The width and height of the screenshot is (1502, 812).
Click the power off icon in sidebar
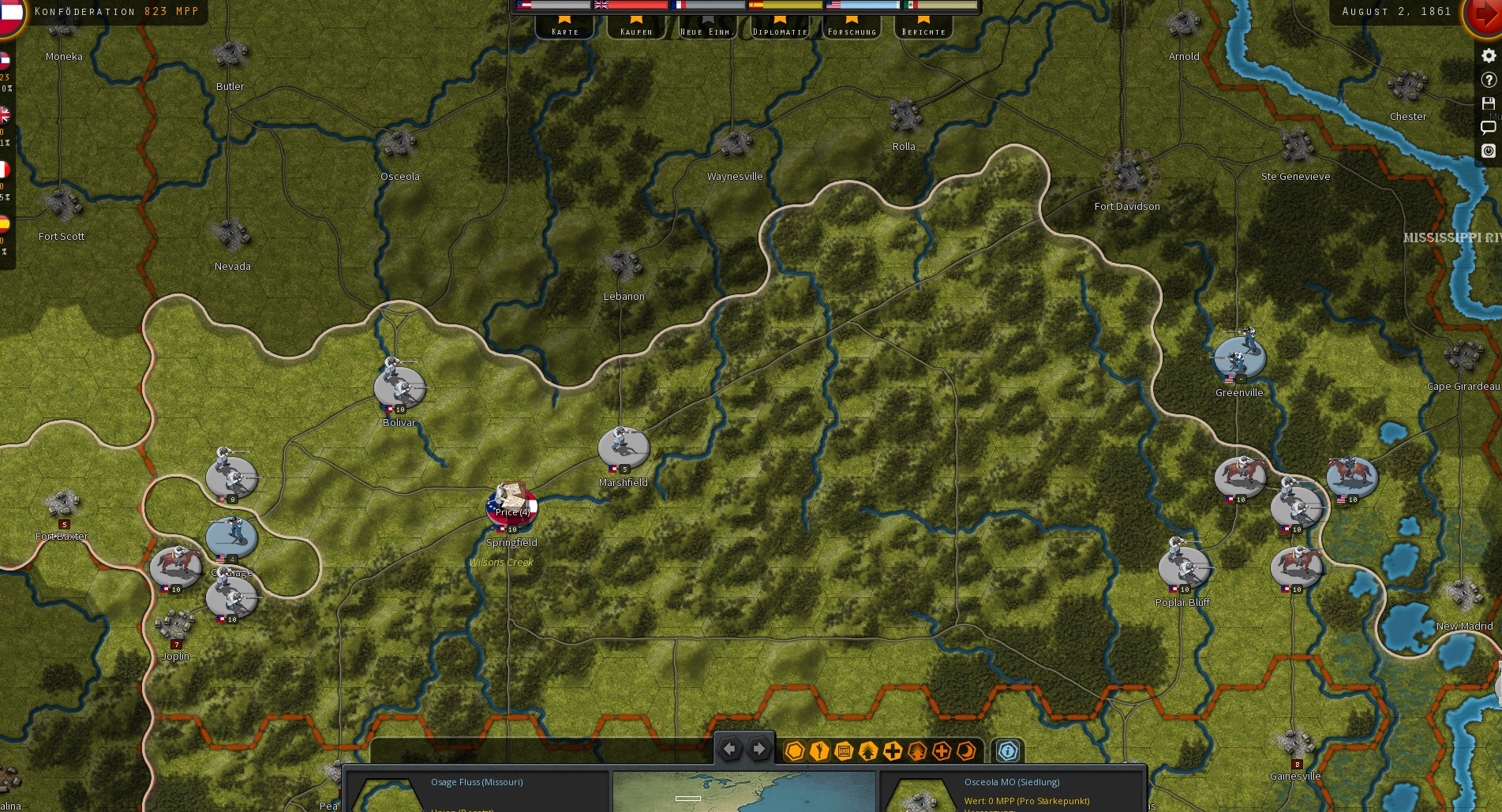click(x=1489, y=151)
